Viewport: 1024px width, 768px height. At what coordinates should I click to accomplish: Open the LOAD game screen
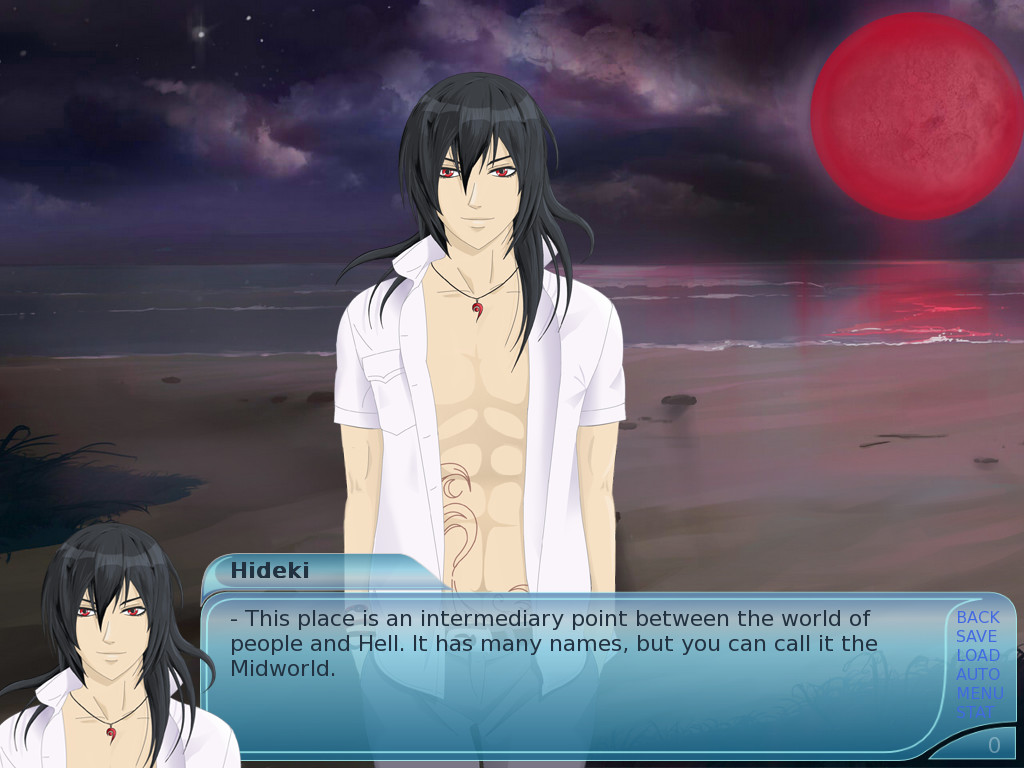click(x=977, y=655)
